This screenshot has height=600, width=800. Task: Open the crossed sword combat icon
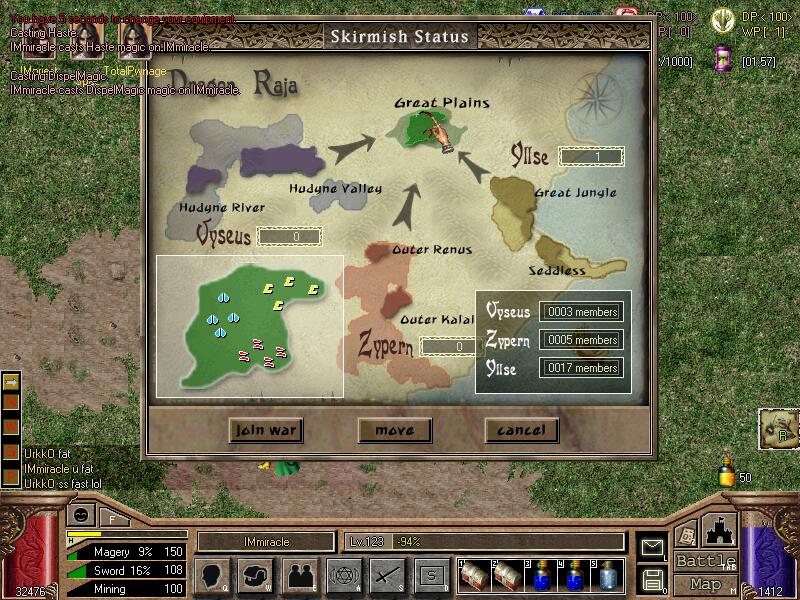pyautogui.click(x=387, y=575)
